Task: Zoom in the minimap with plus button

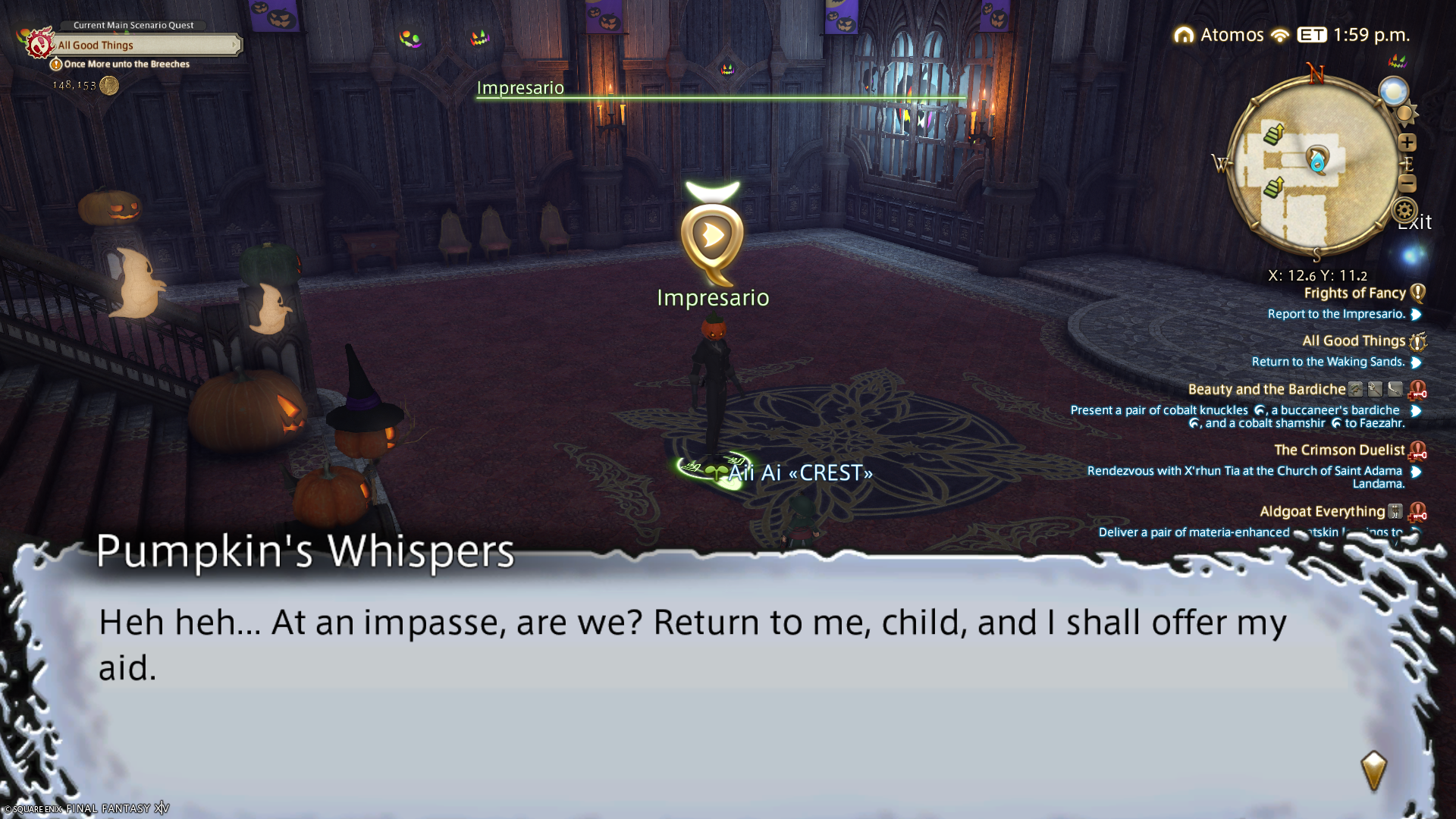Action: pyautogui.click(x=1407, y=143)
